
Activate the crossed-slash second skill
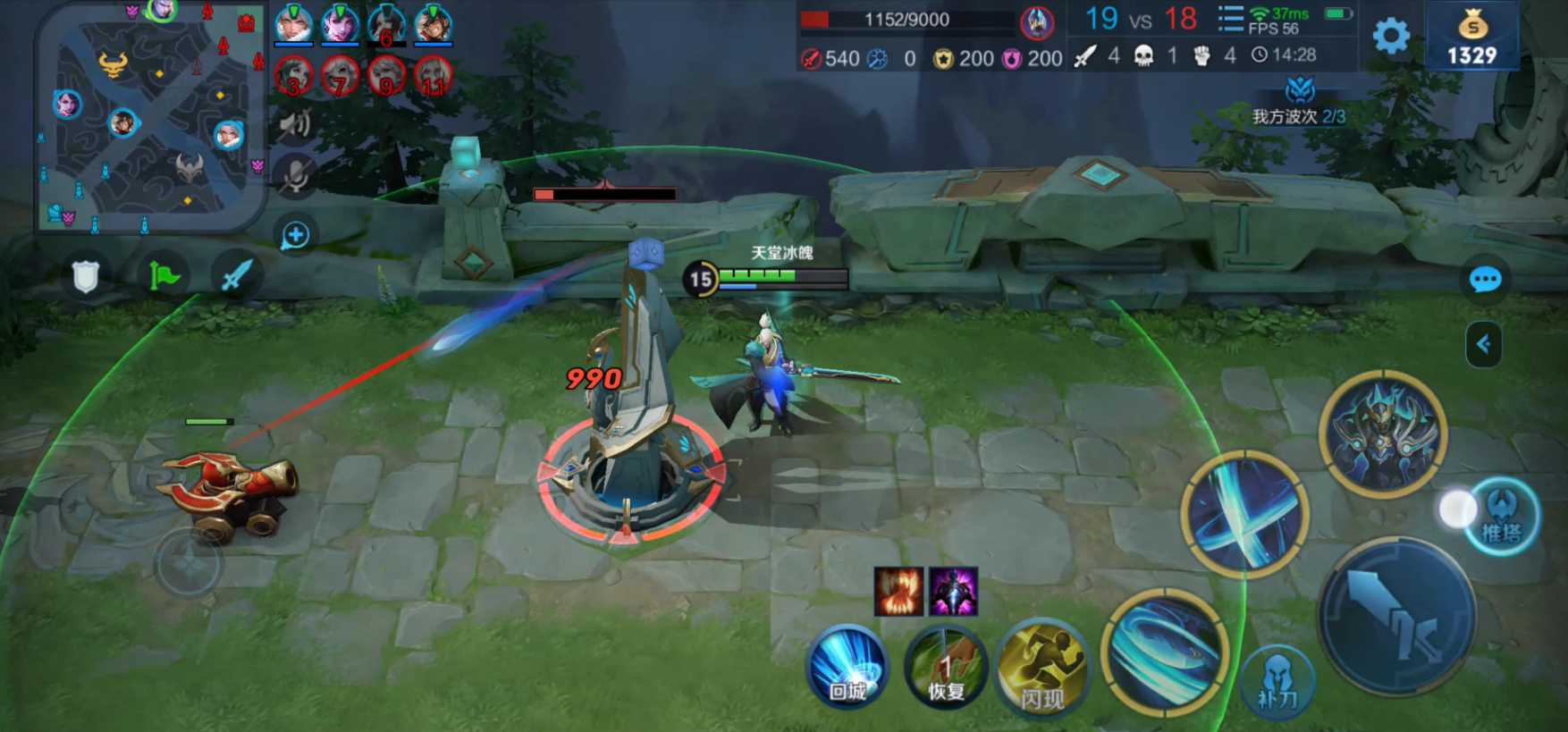pos(1245,514)
